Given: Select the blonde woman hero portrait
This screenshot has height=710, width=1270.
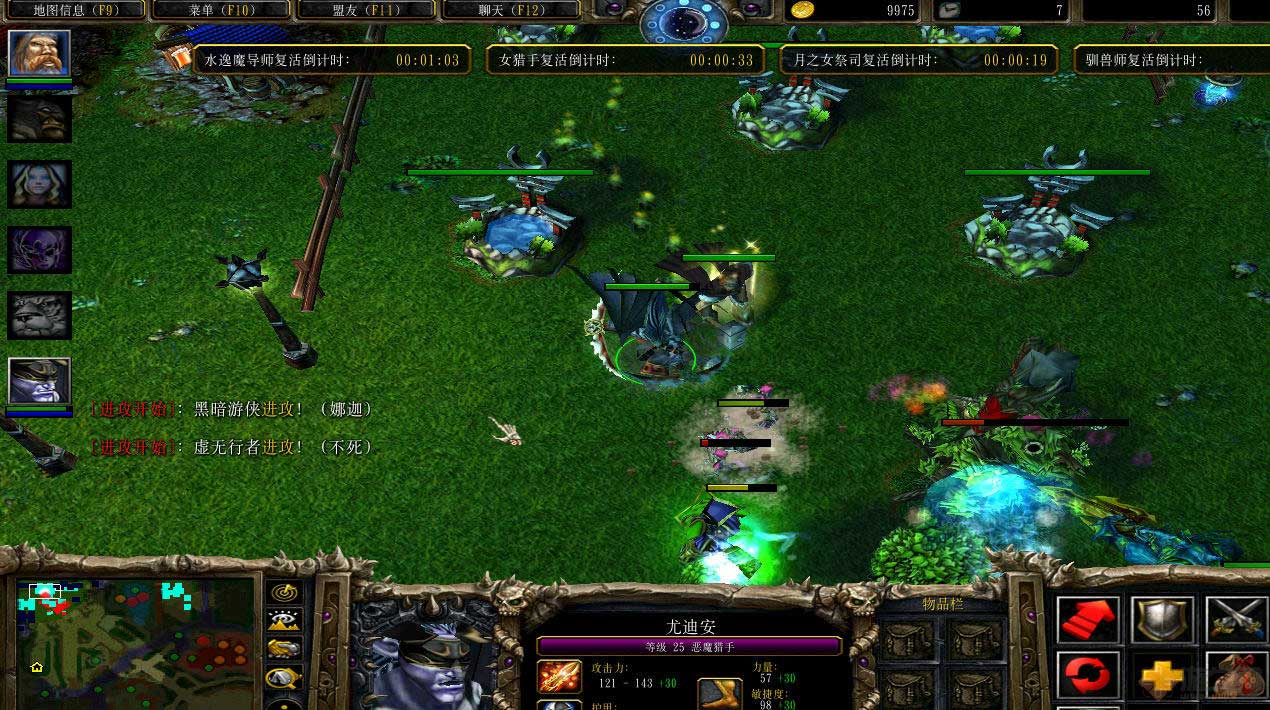Looking at the screenshot, I should (40, 184).
